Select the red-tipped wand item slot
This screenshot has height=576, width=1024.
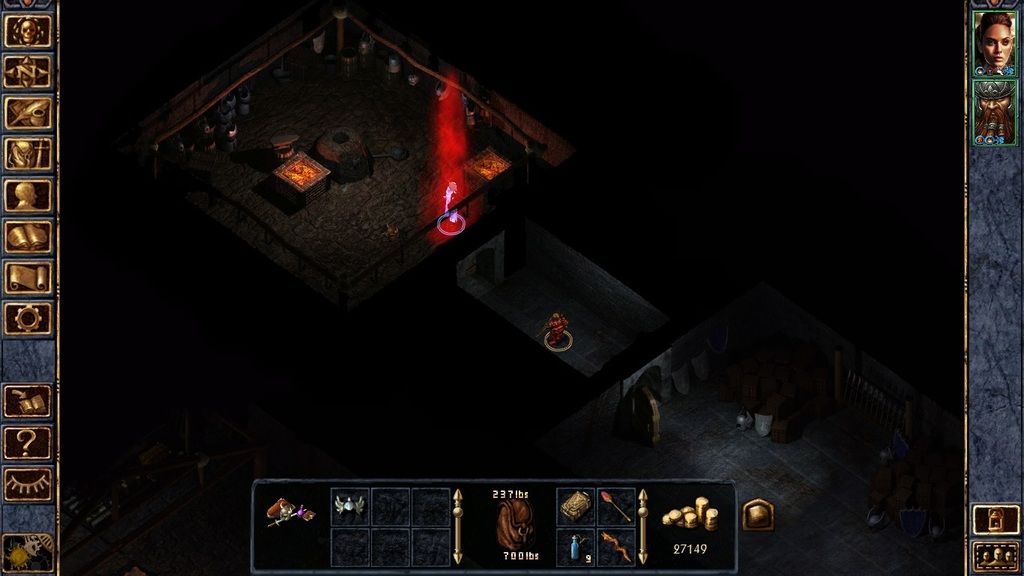(x=616, y=507)
